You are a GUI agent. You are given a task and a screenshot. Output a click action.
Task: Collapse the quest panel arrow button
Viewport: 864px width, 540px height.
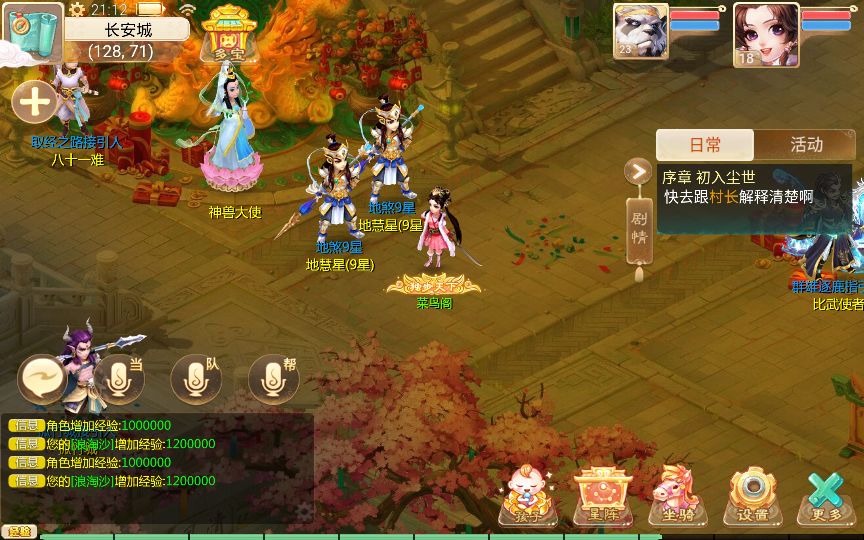(637, 172)
